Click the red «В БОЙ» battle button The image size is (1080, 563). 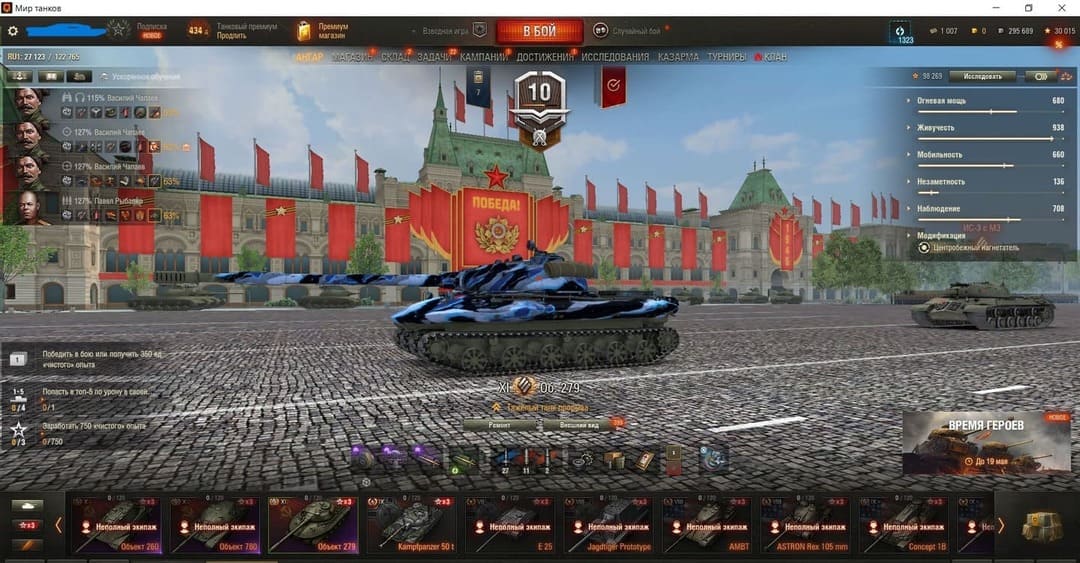pos(540,31)
